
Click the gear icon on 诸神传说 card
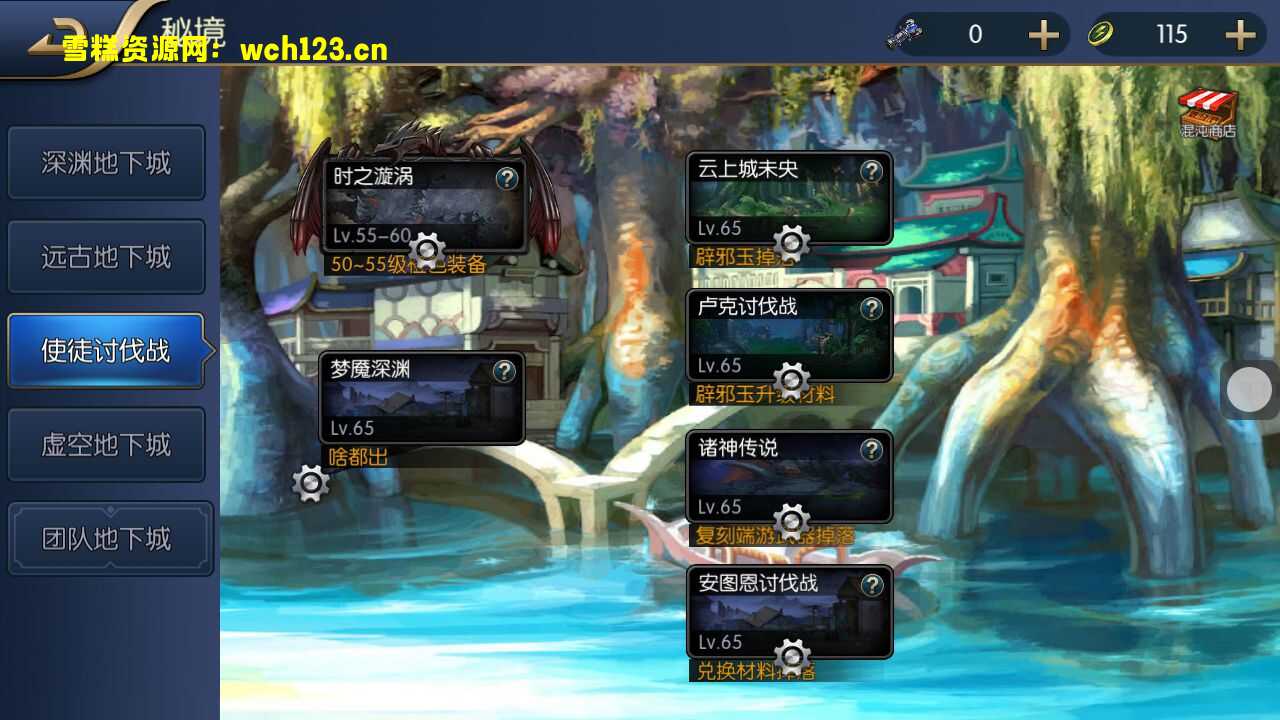(791, 521)
